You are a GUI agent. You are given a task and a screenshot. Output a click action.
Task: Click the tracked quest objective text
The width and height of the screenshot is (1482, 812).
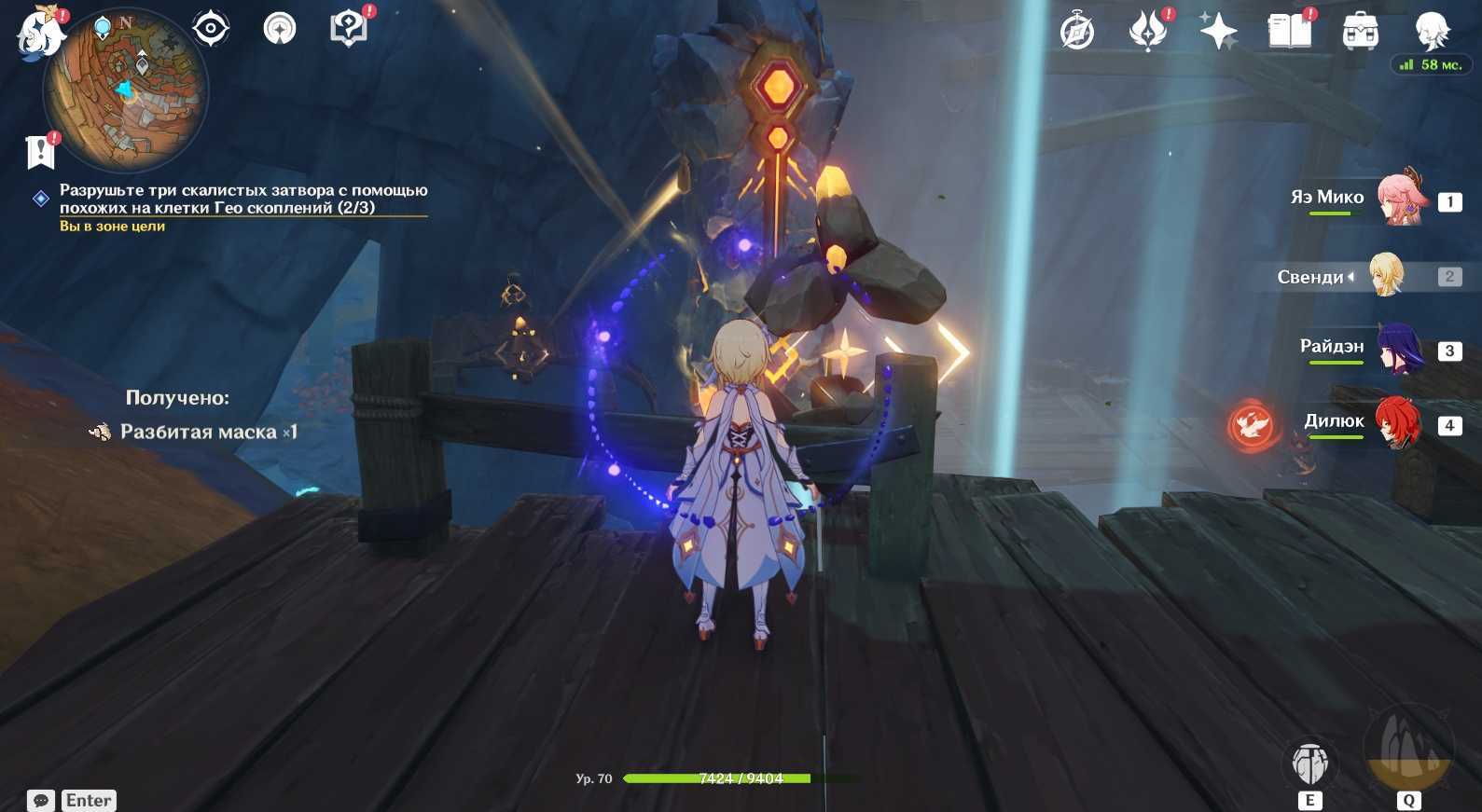[x=242, y=199]
